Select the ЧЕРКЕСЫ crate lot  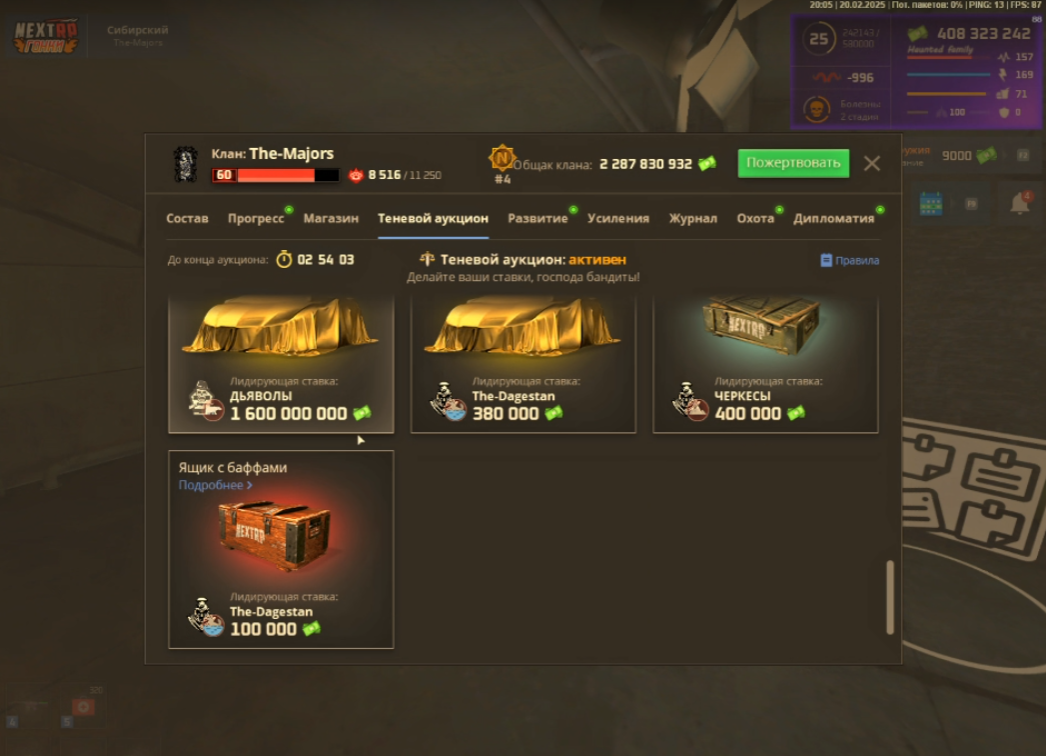pyautogui.click(x=765, y=365)
